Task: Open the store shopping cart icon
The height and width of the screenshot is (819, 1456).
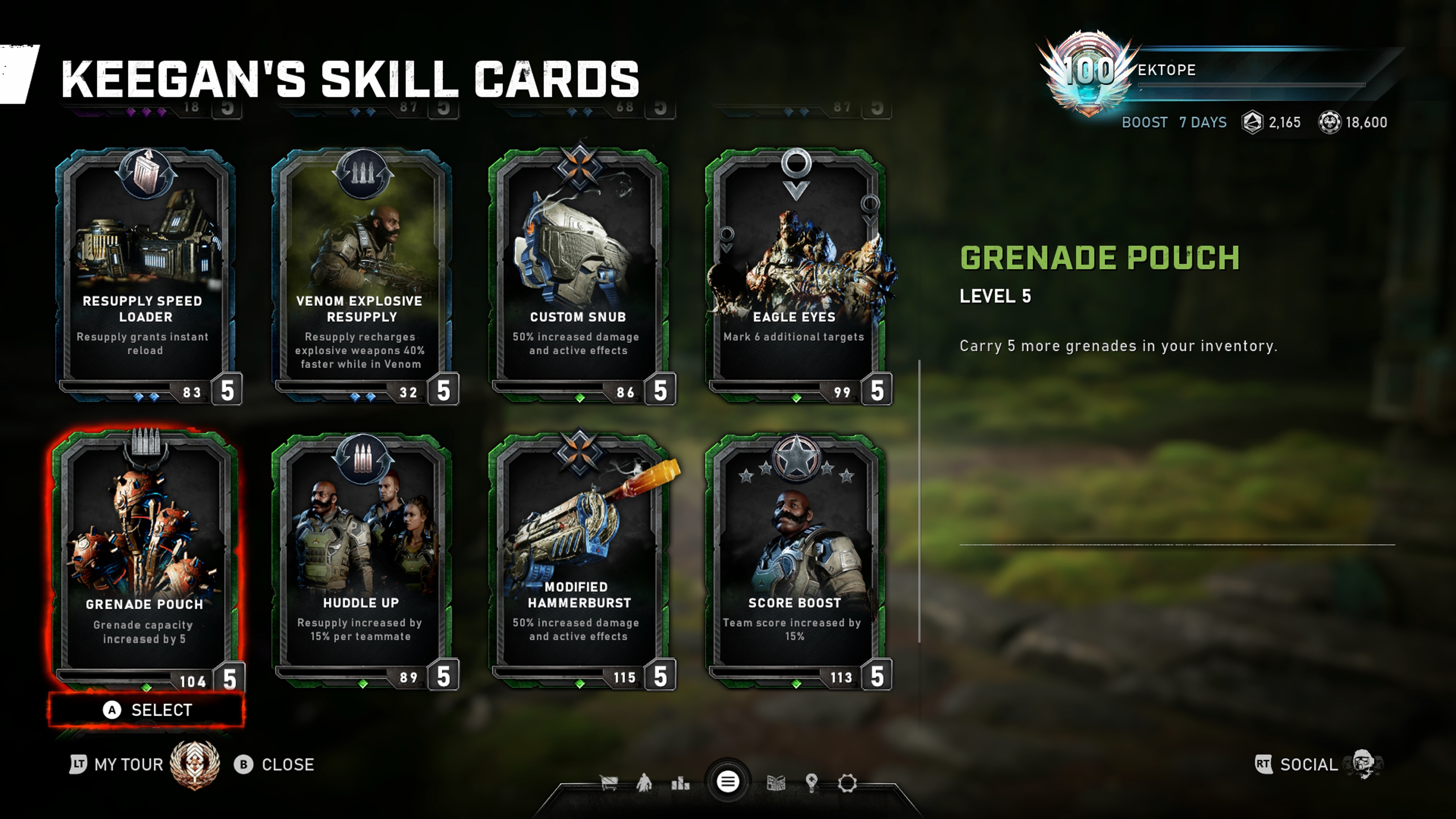Action: tap(609, 783)
